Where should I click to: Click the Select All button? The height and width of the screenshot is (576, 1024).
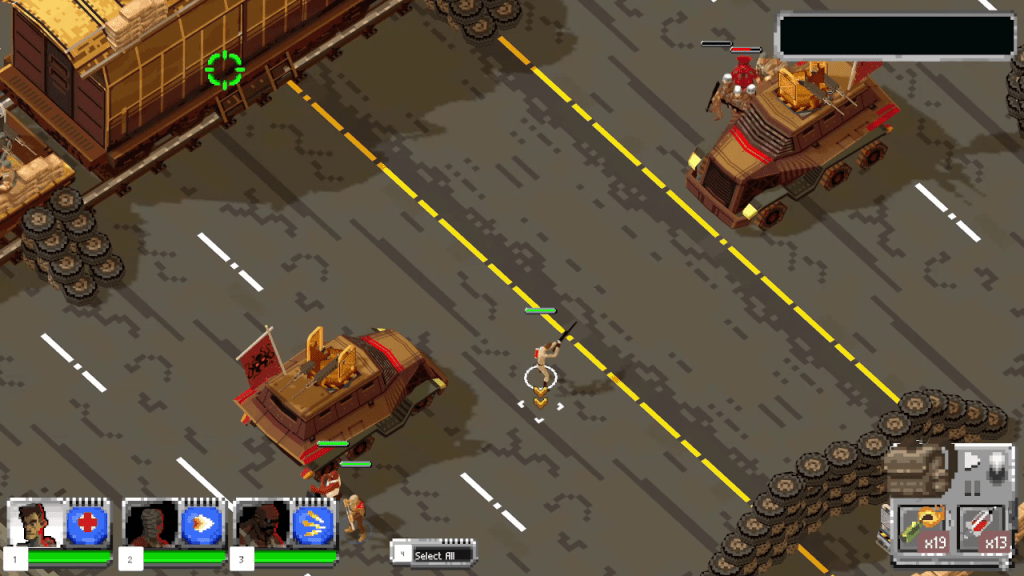pos(434,554)
